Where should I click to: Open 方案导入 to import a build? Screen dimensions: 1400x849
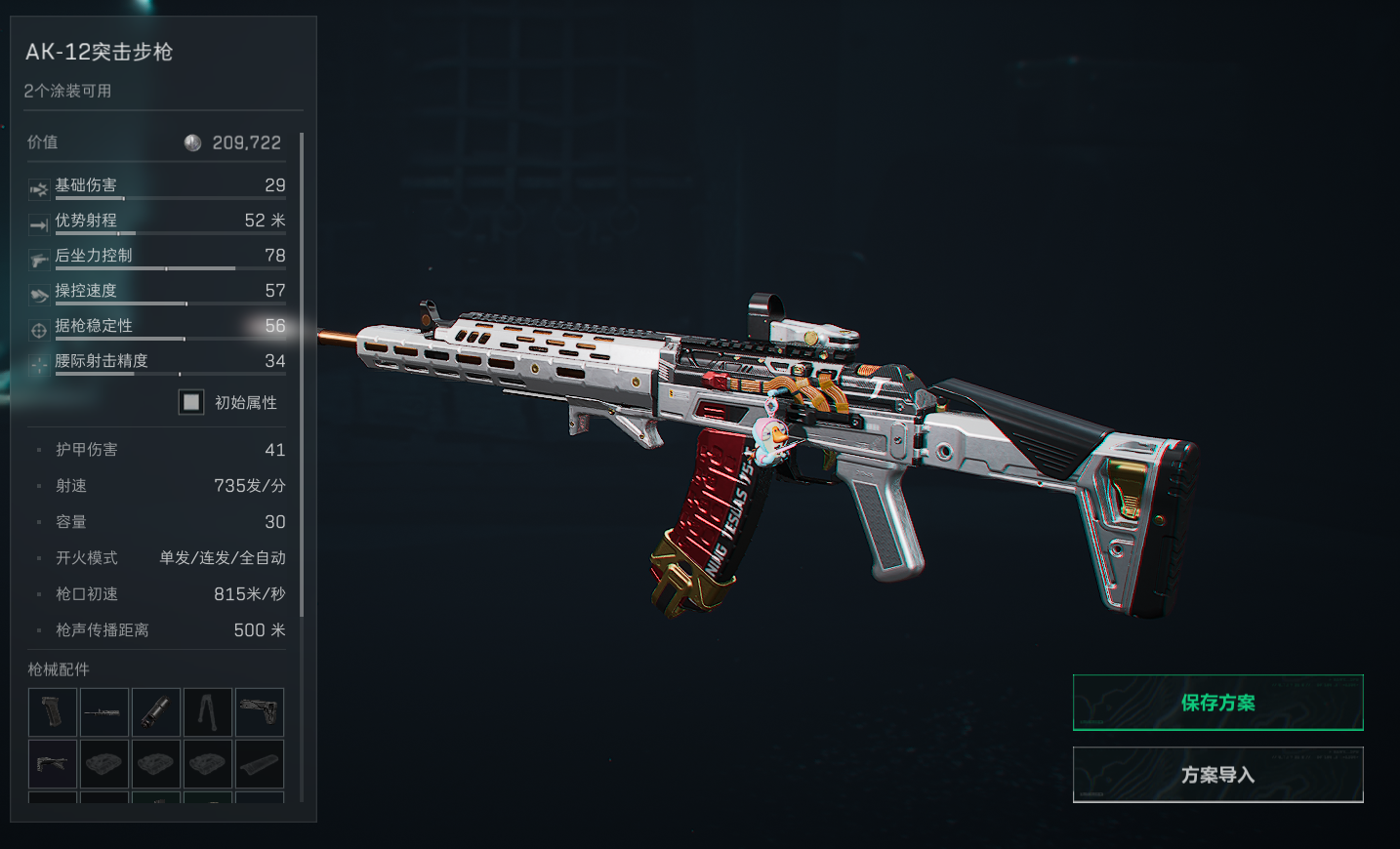[1217, 775]
